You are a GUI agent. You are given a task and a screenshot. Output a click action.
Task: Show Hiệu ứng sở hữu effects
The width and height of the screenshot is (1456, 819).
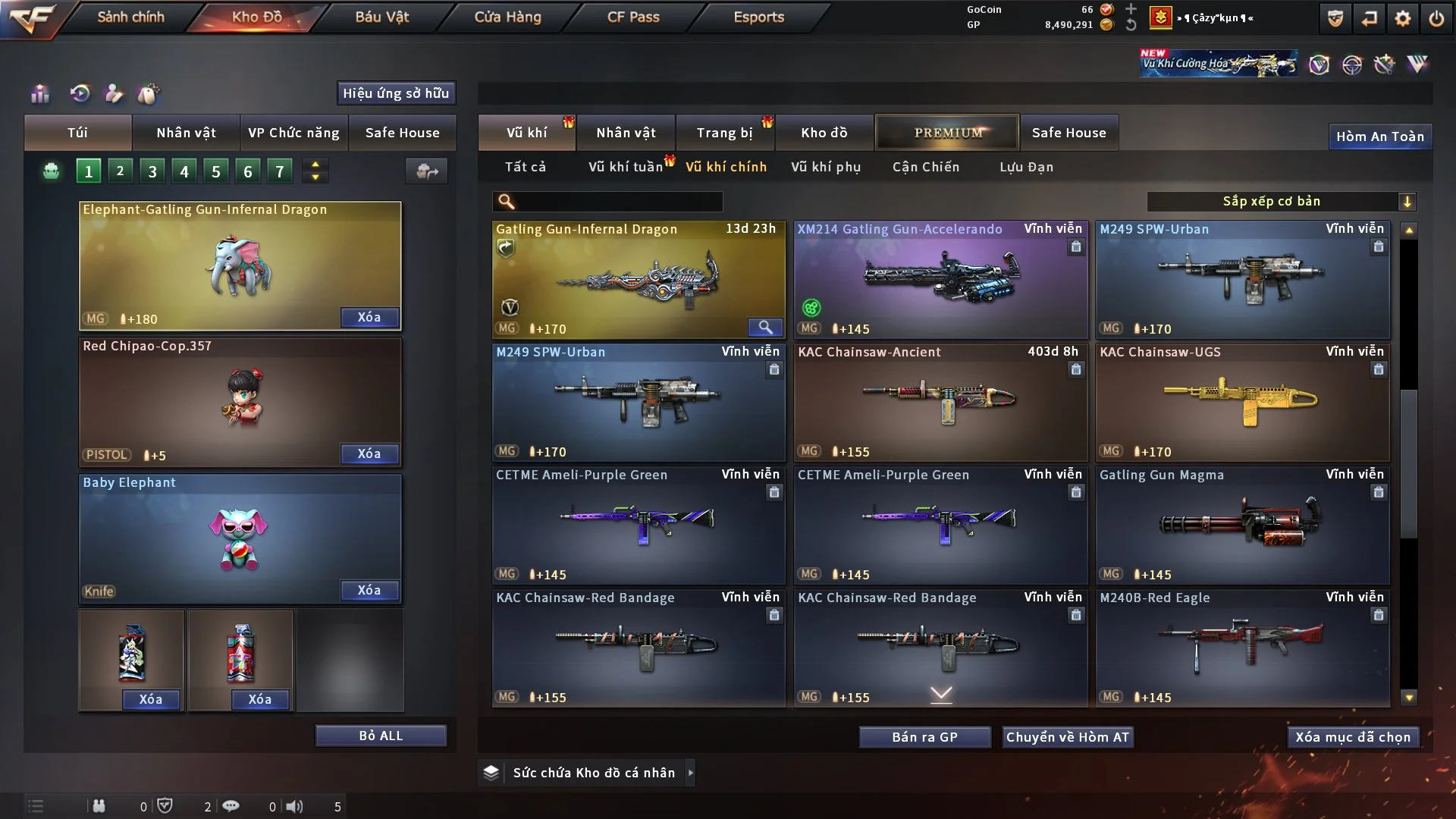tap(396, 93)
